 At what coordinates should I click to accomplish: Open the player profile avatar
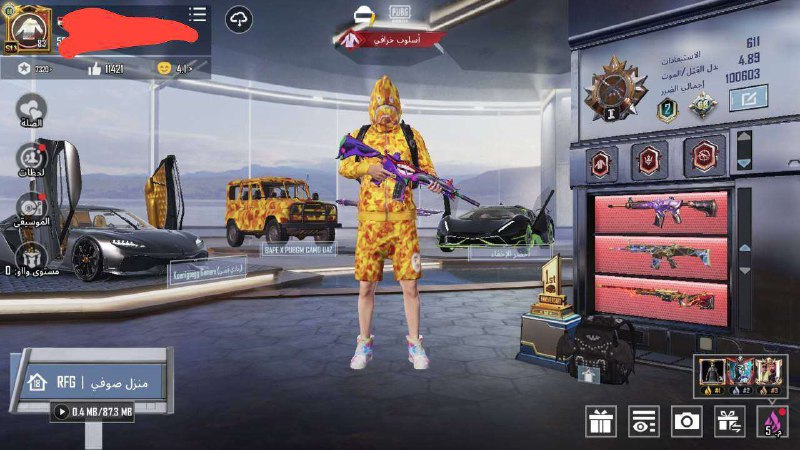[x=27, y=28]
